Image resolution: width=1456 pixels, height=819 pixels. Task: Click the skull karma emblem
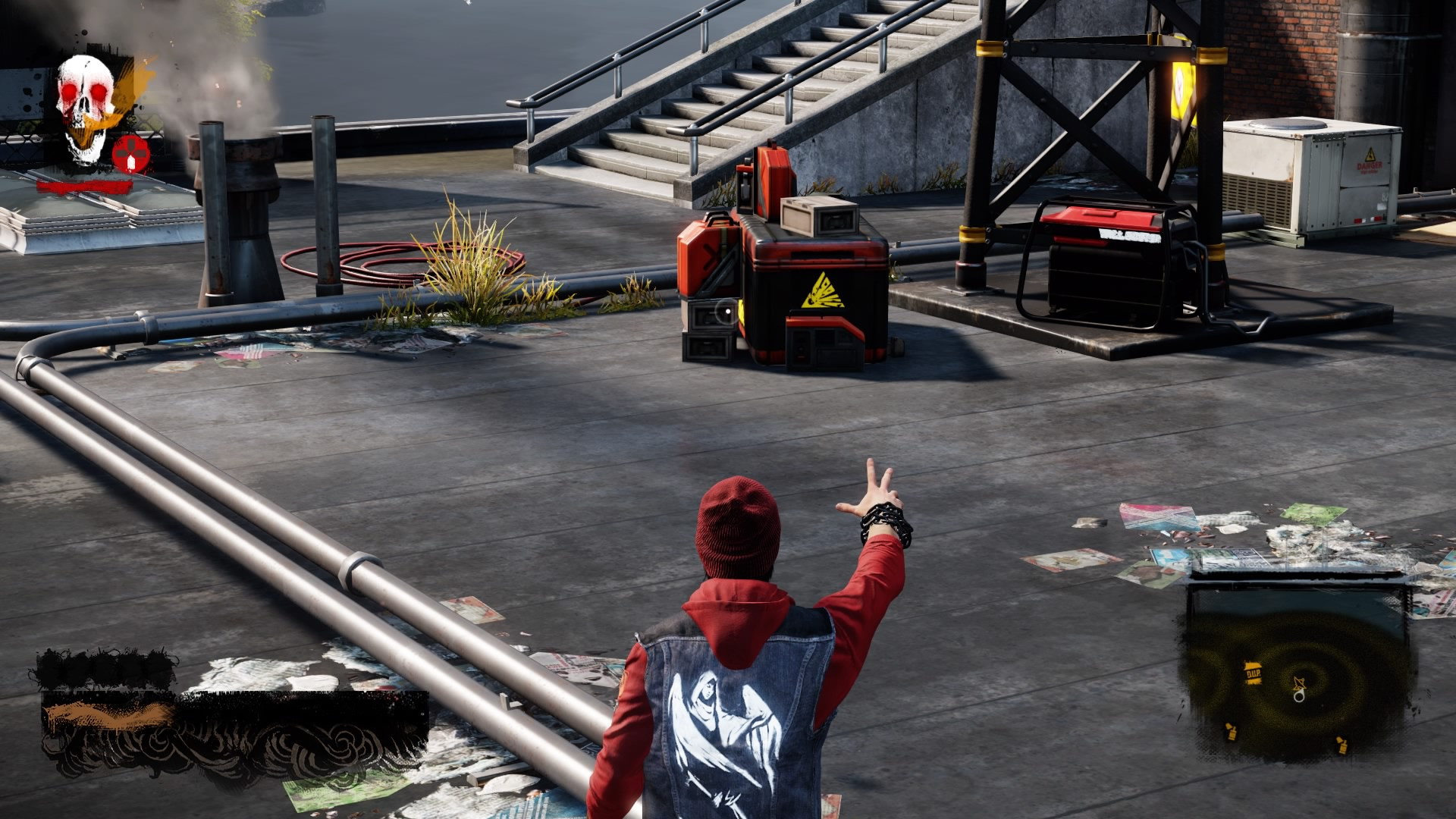(x=85, y=106)
